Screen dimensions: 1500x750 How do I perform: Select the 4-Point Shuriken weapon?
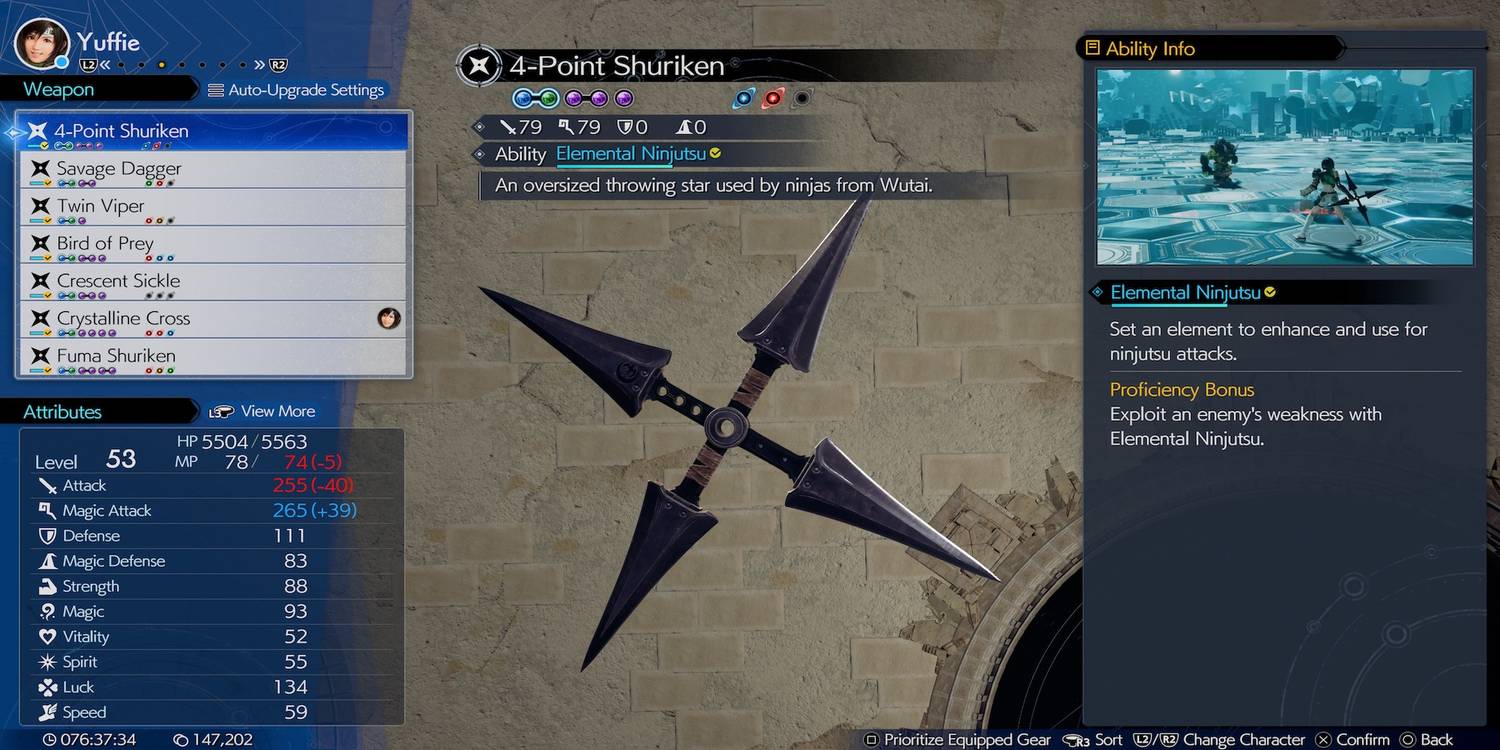(212, 131)
